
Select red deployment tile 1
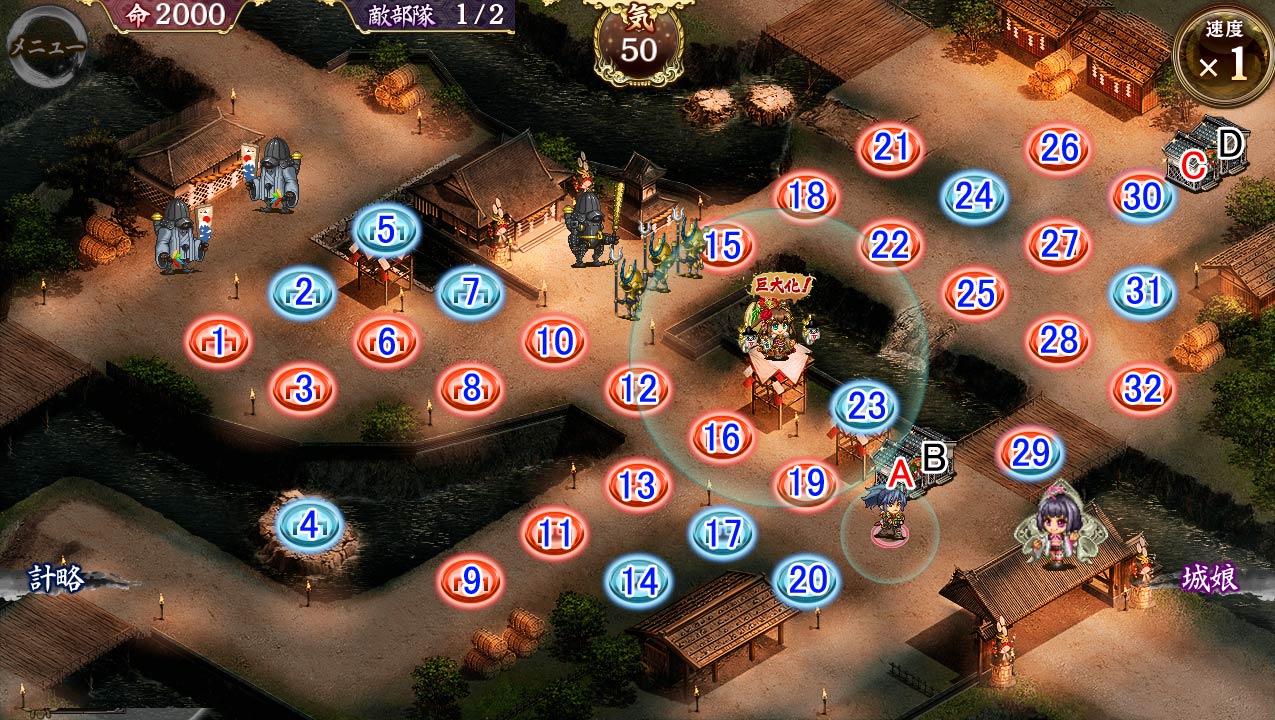(218, 343)
